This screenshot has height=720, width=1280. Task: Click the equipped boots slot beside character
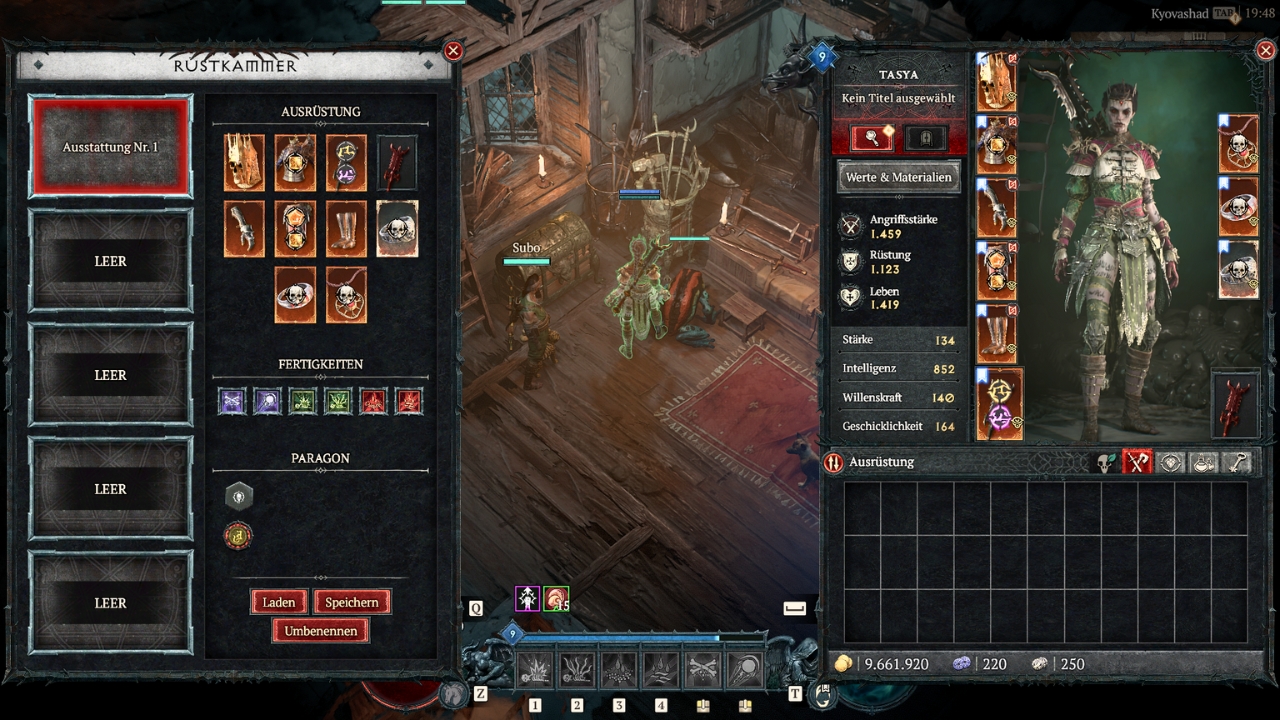[996, 334]
